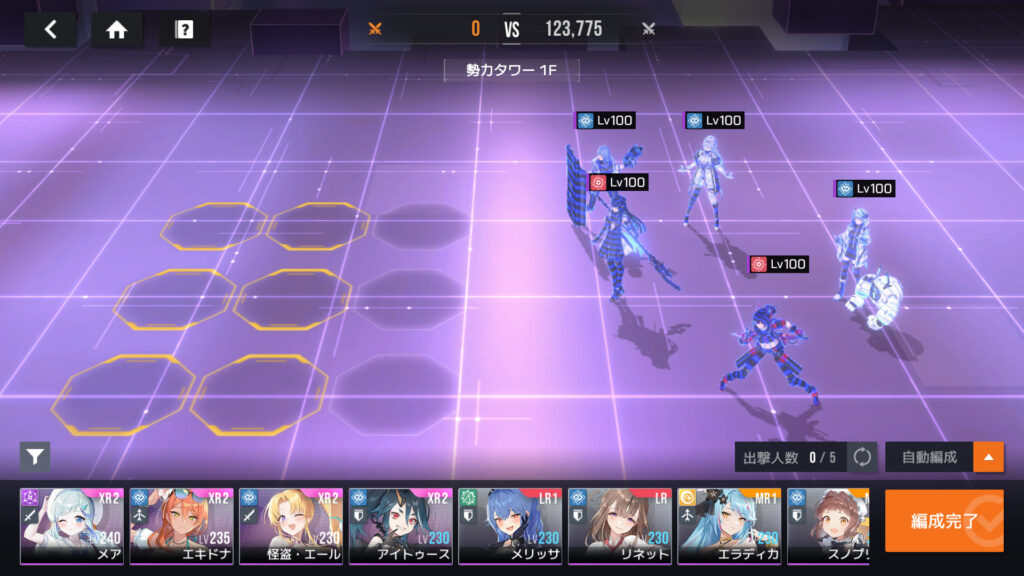Expand the orange arrow beside 自動編成
The width and height of the screenshot is (1024, 576).
tap(989, 457)
